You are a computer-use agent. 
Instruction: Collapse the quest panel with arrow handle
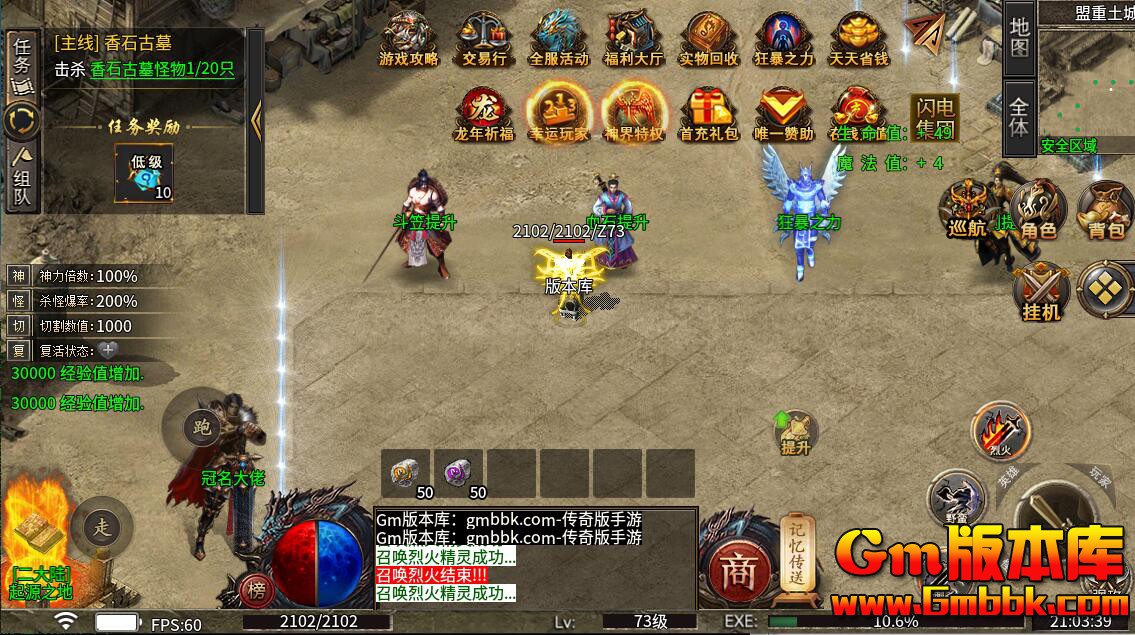click(x=256, y=118)
